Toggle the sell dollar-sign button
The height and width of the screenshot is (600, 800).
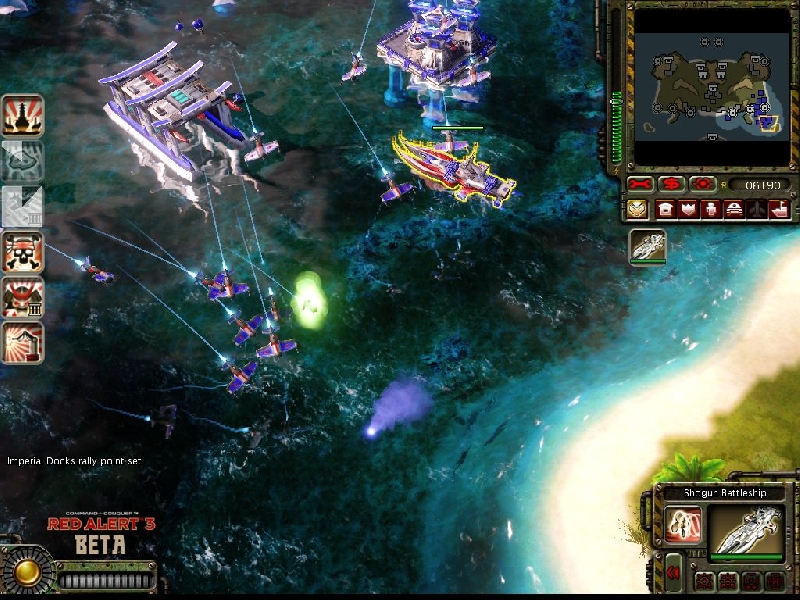pos(671,185)
